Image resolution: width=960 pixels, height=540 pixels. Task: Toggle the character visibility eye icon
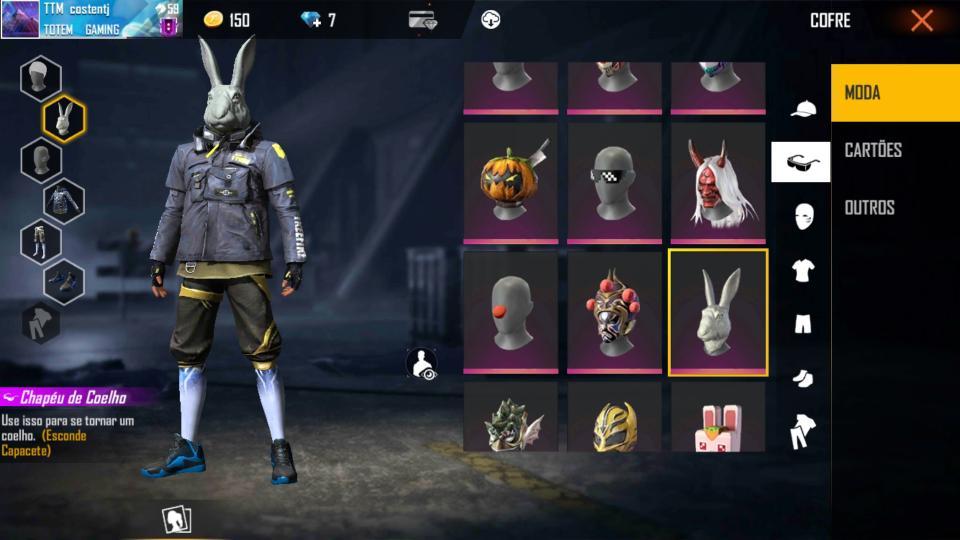(422, 365)
